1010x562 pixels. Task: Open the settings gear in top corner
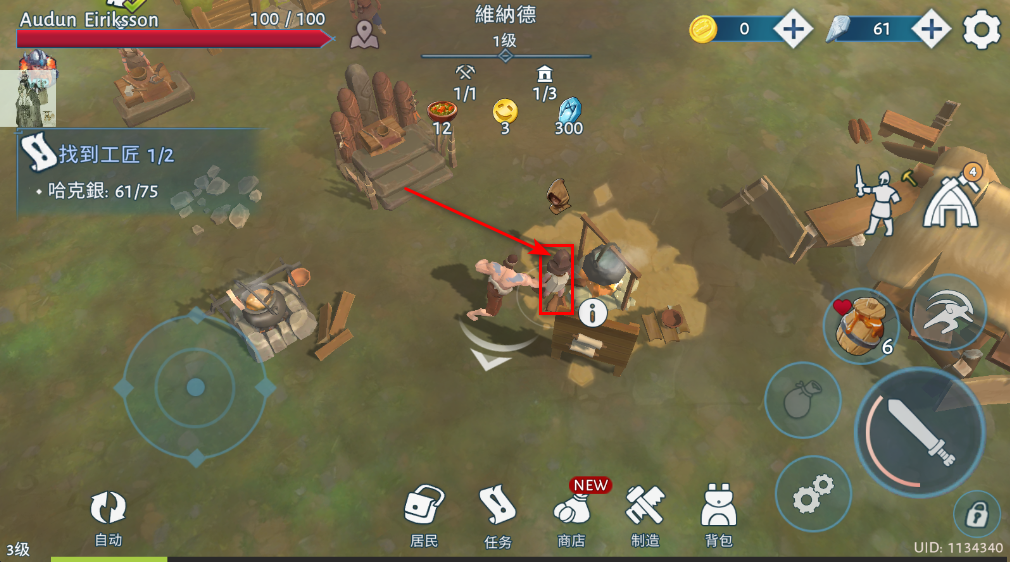pos(982,29)
